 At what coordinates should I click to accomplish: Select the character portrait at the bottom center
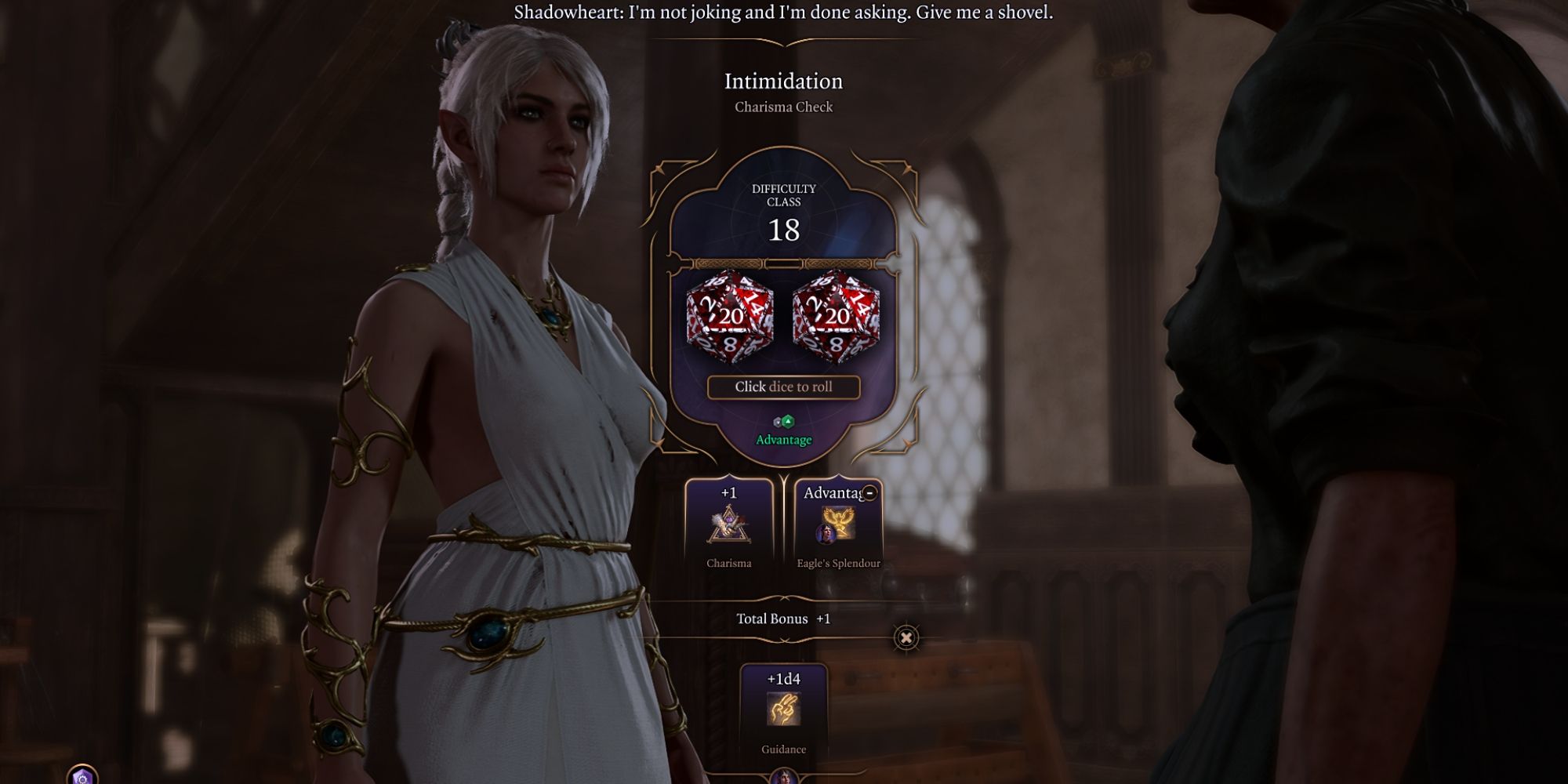coord(782,778)
